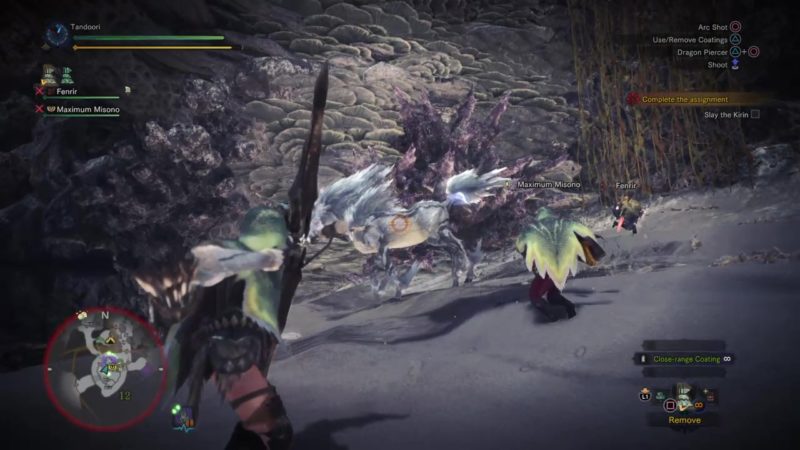This screenshot has width=800, height=450.
Task: Click the yellow camp marker on minimap
Action: coord(112,340)
